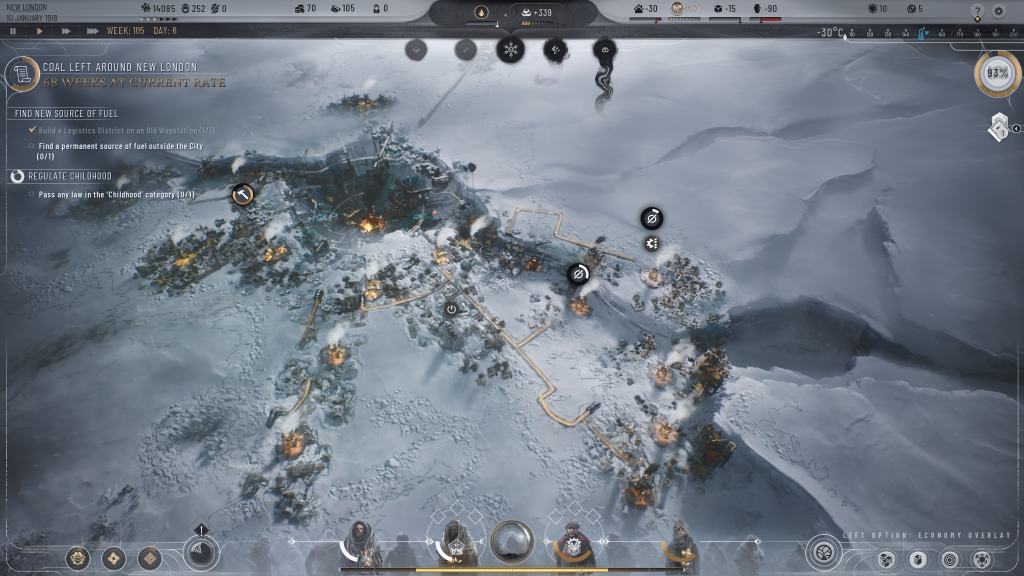Set the game to normal play speed
The image size is (1024, 576).
tap(40, 31)
